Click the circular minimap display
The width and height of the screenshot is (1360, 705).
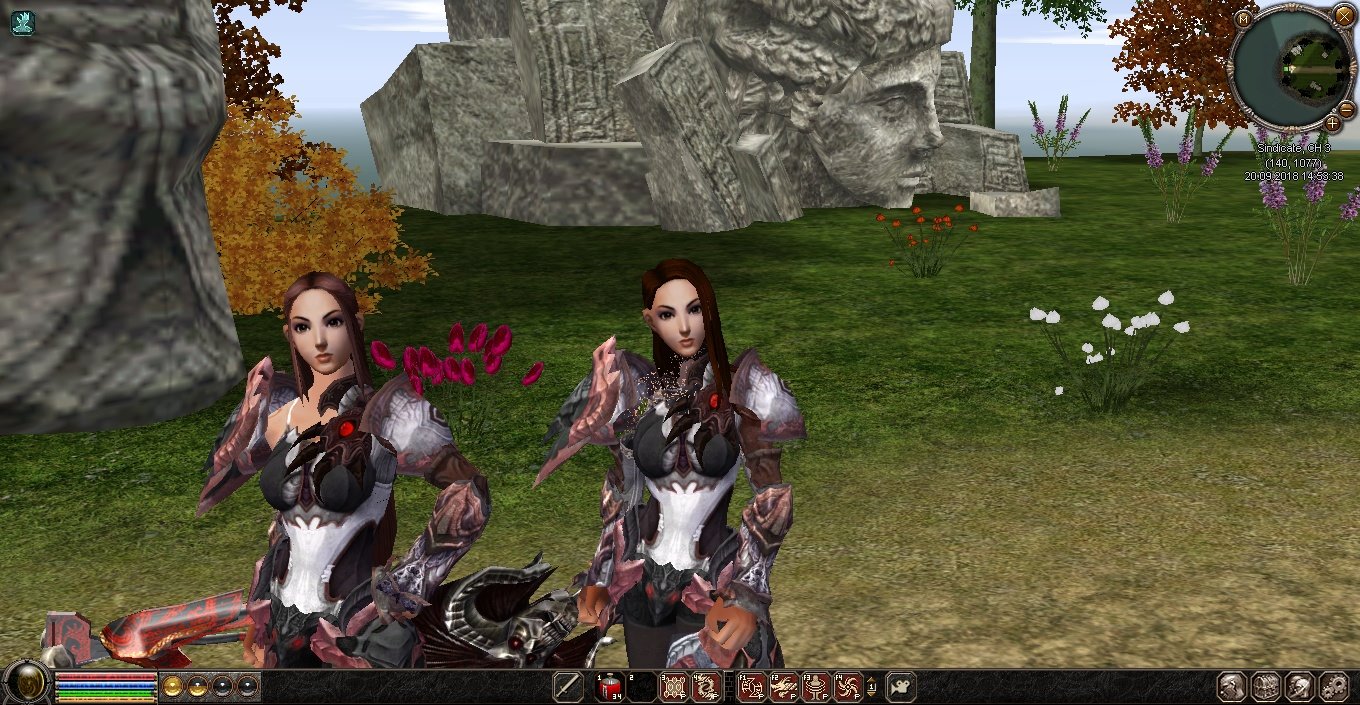(x=1293, y=66)
